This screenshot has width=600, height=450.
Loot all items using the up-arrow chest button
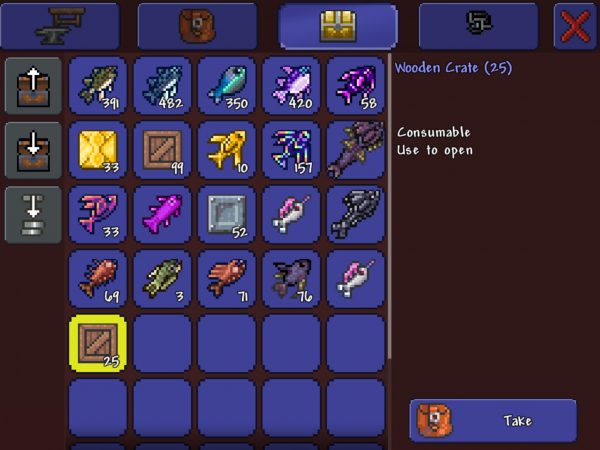point(31,86)
